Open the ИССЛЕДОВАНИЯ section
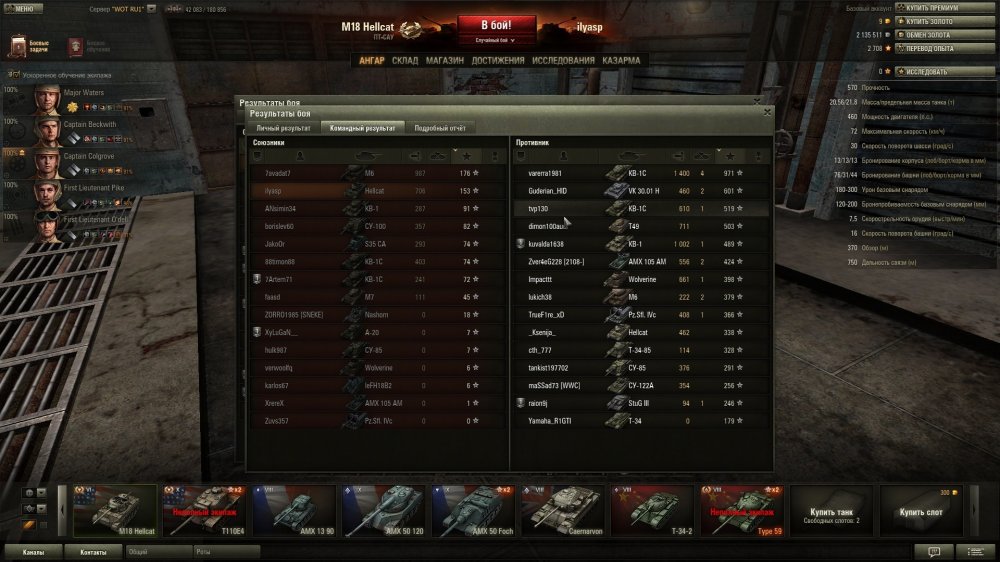 click(563, 60)
